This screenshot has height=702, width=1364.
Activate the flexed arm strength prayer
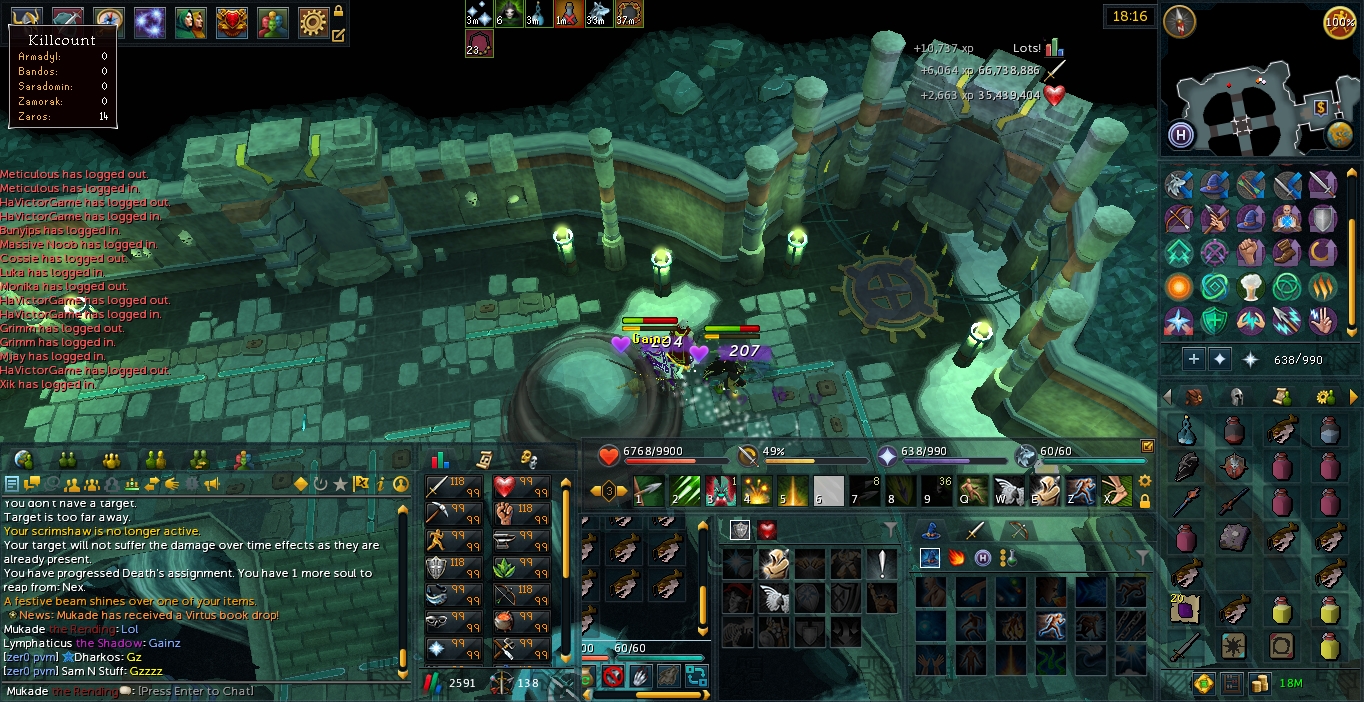(1250, 252)
